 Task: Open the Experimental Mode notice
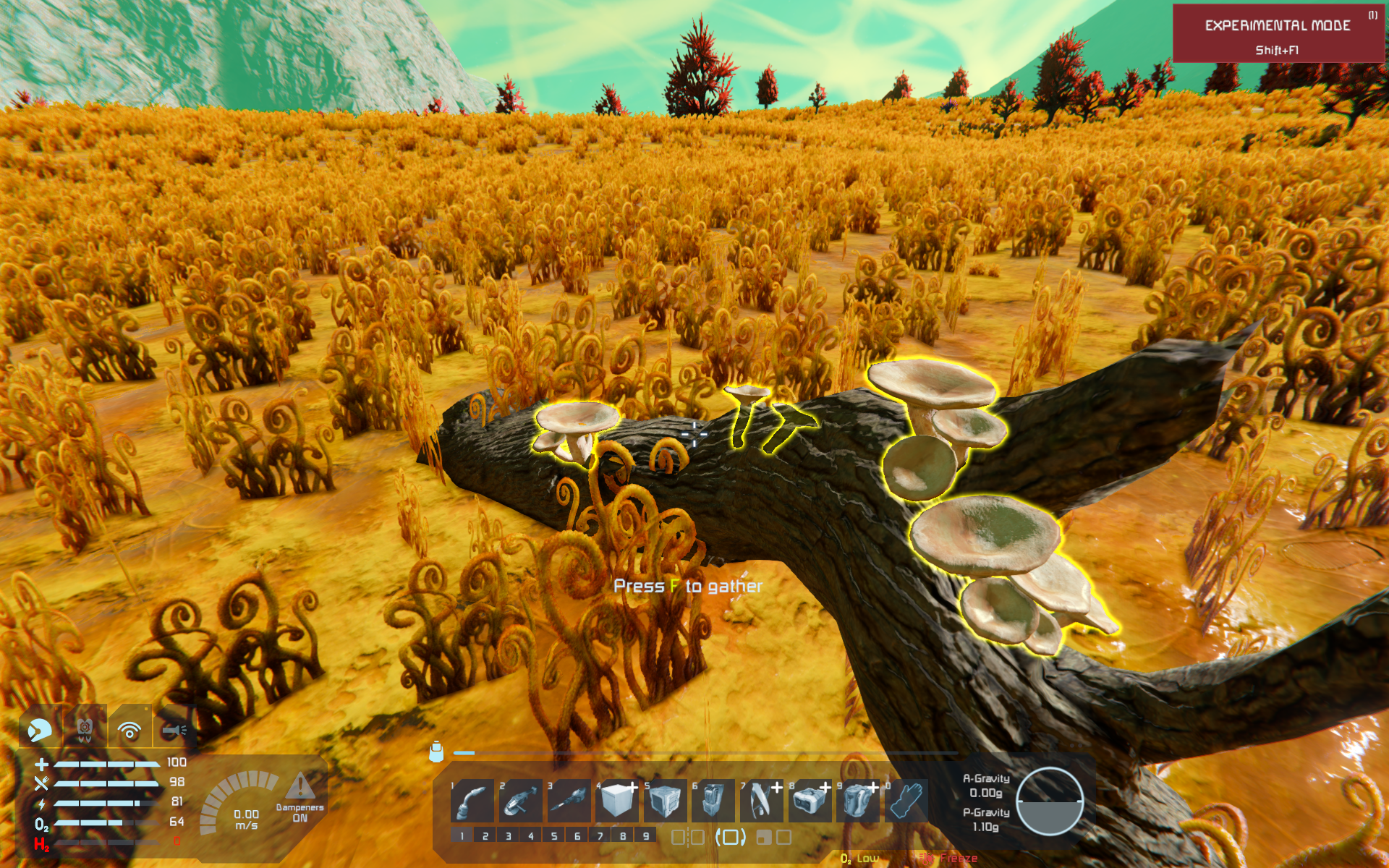coord(1277,34)
